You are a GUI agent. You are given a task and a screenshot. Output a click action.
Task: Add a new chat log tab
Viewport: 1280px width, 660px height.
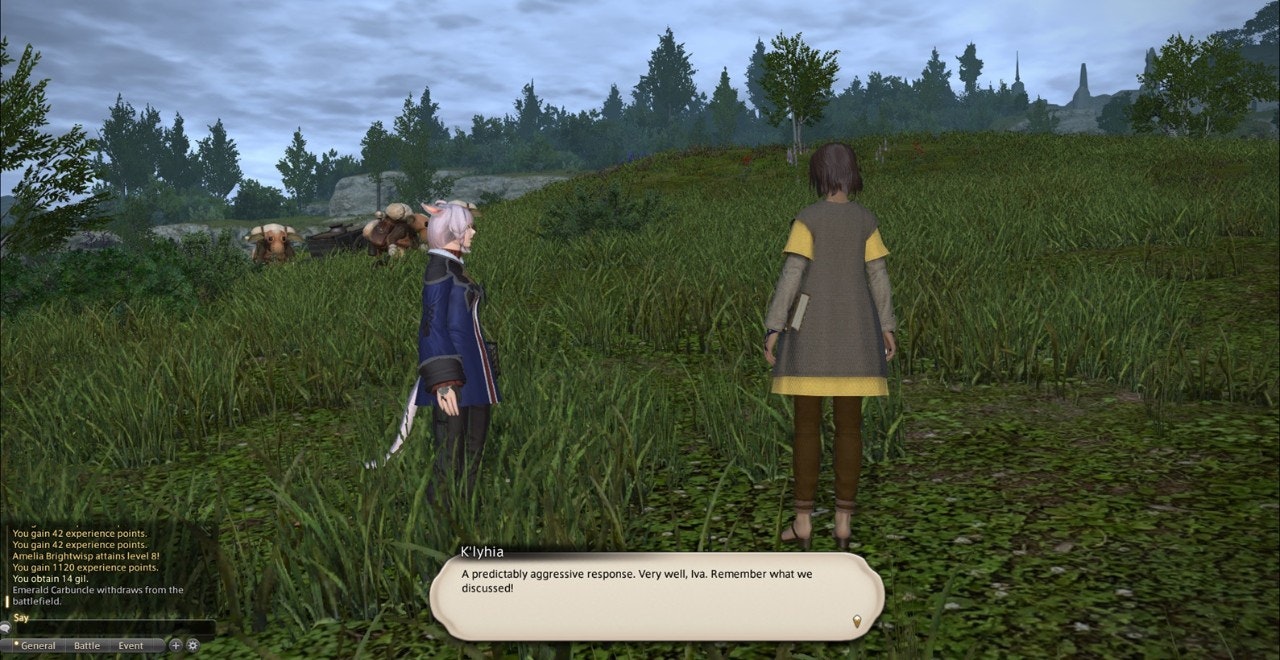176,646
